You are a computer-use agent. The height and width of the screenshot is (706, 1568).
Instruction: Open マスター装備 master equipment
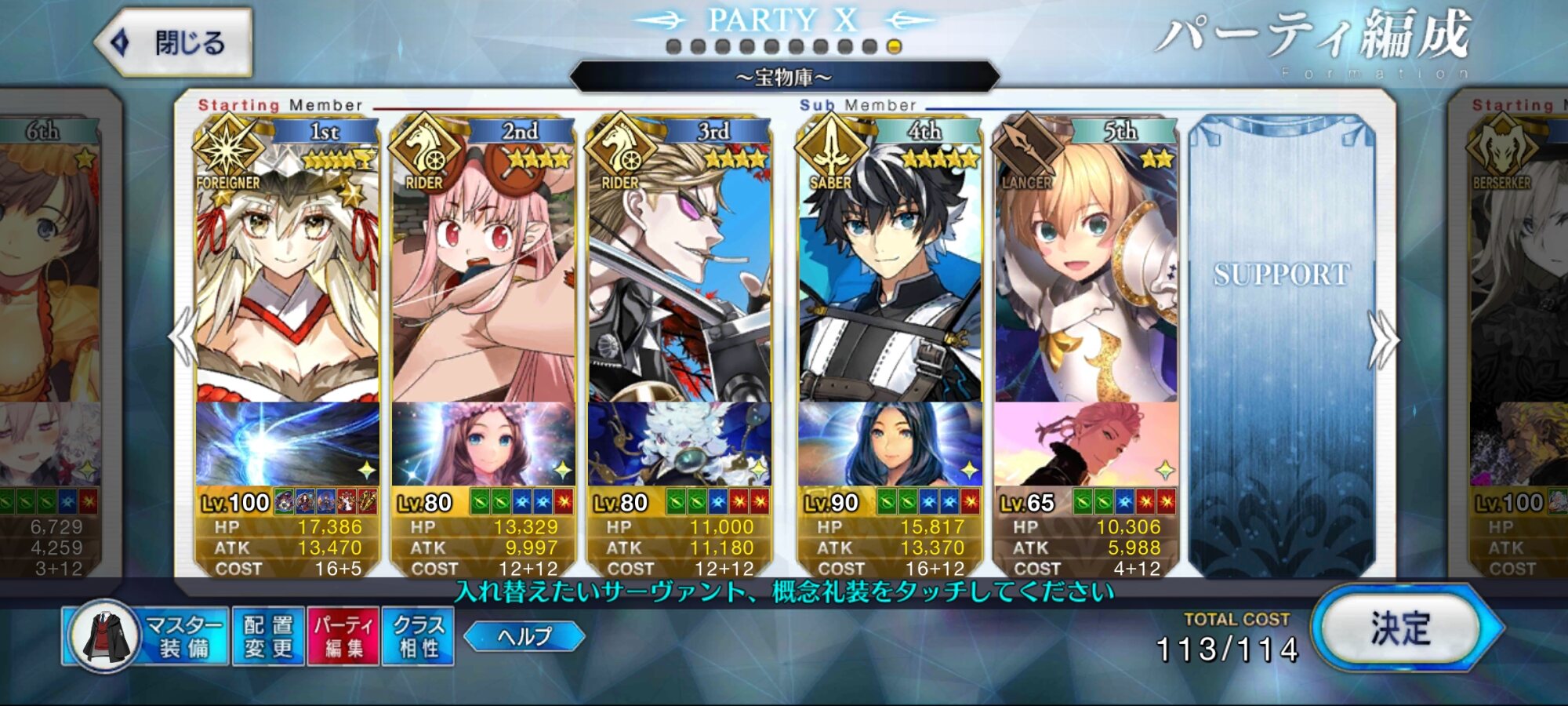click(147, 636)
